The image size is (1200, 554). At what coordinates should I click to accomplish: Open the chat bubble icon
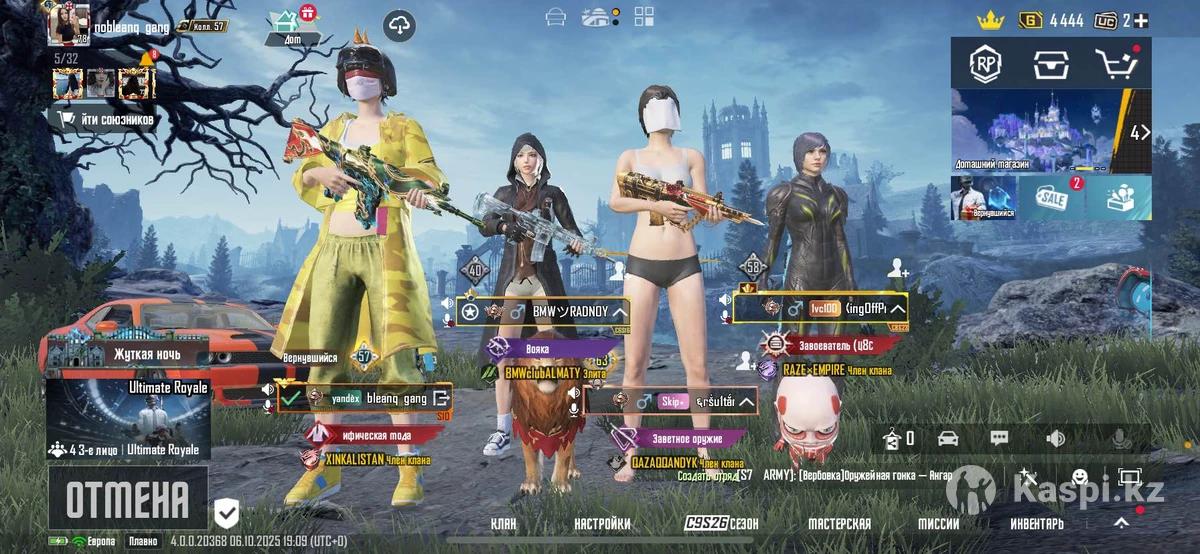pos(999,438)
